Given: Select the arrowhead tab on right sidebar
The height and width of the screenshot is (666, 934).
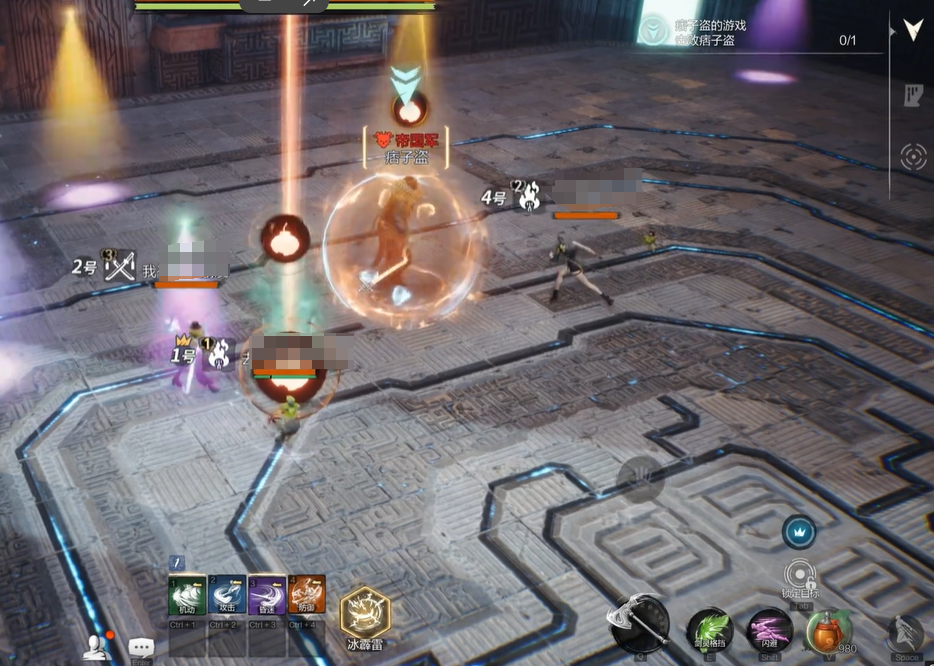Looking at the screenshot, I should tap(912, 29).
